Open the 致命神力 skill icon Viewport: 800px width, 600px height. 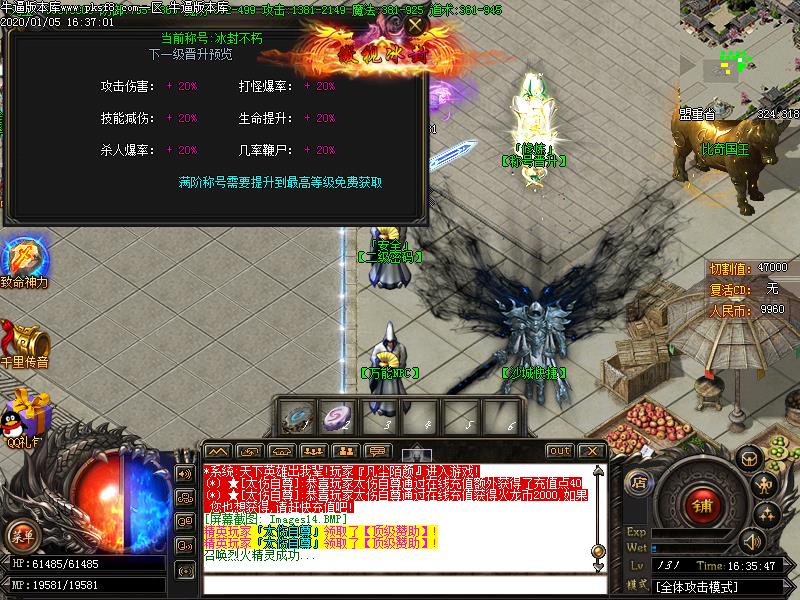24,257
